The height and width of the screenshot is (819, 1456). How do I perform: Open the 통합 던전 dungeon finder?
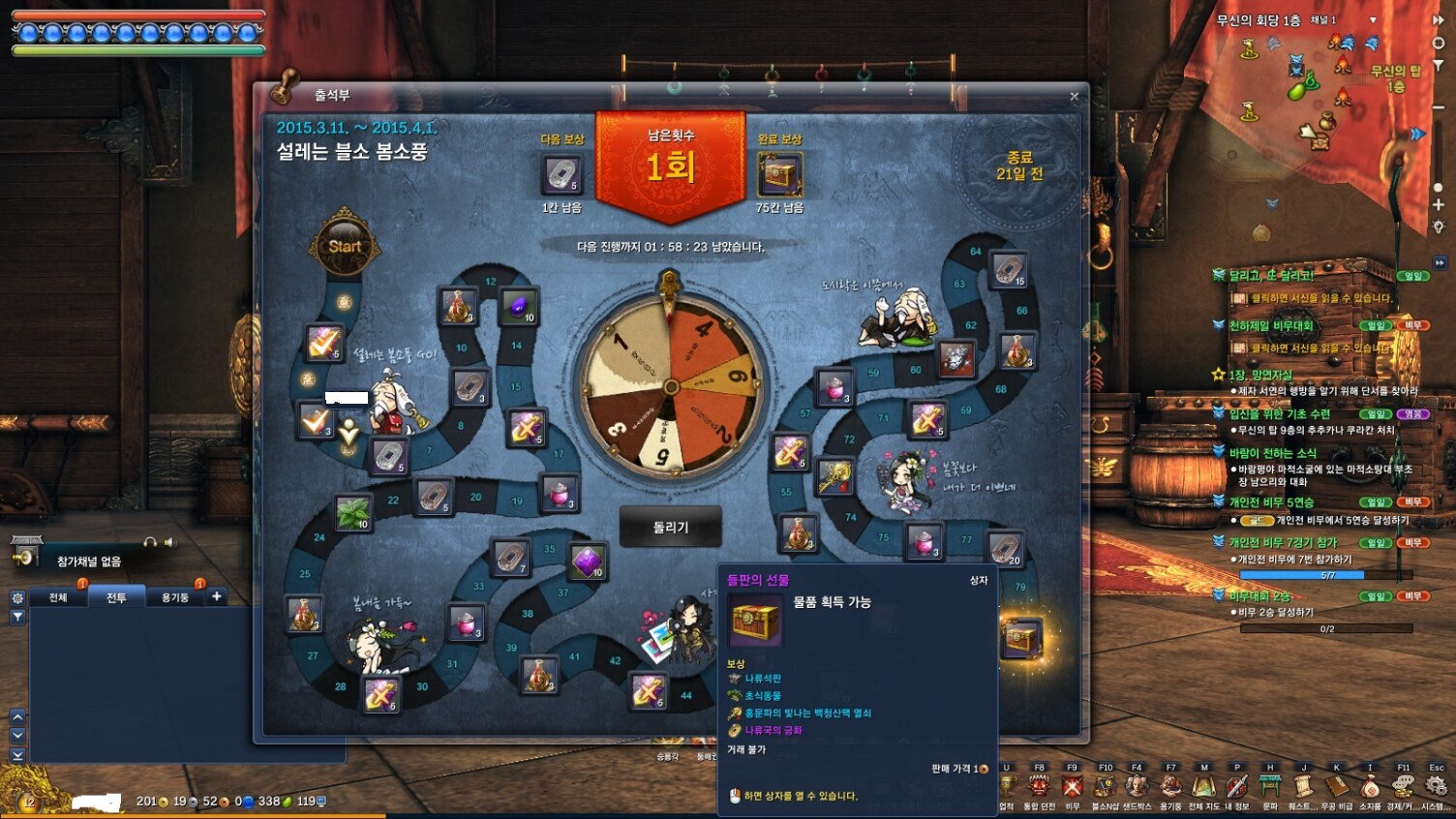(x=1040, y=788)
